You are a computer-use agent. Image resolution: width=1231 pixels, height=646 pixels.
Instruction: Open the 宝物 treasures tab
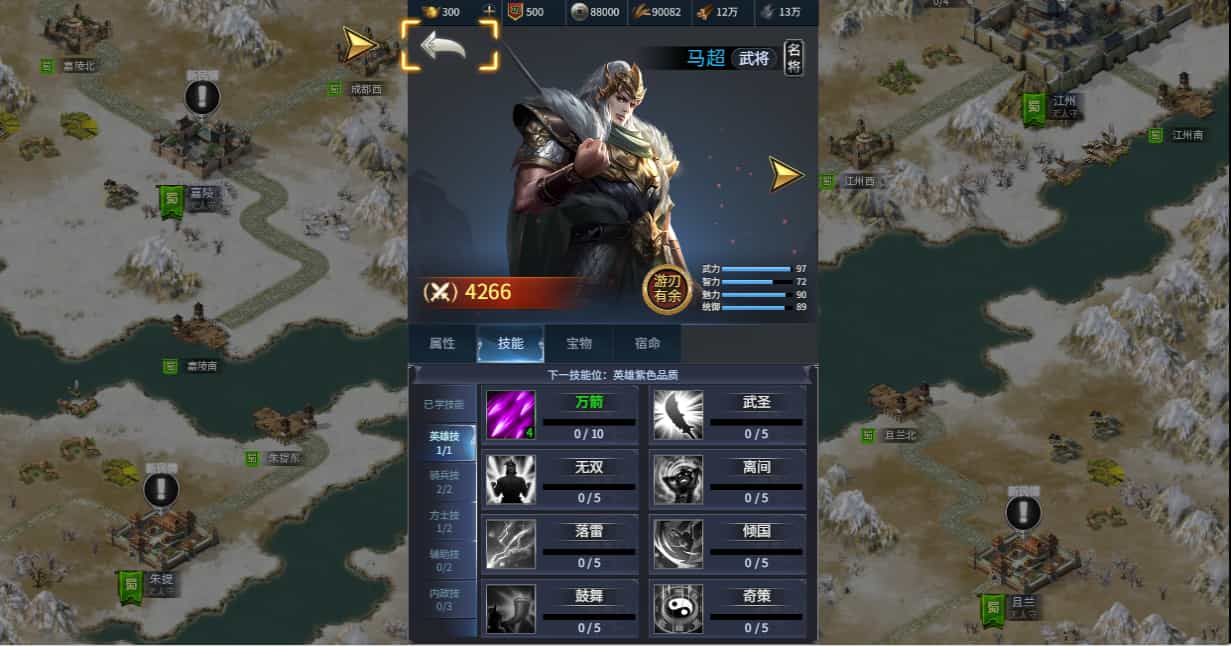(x=579, y=343)
